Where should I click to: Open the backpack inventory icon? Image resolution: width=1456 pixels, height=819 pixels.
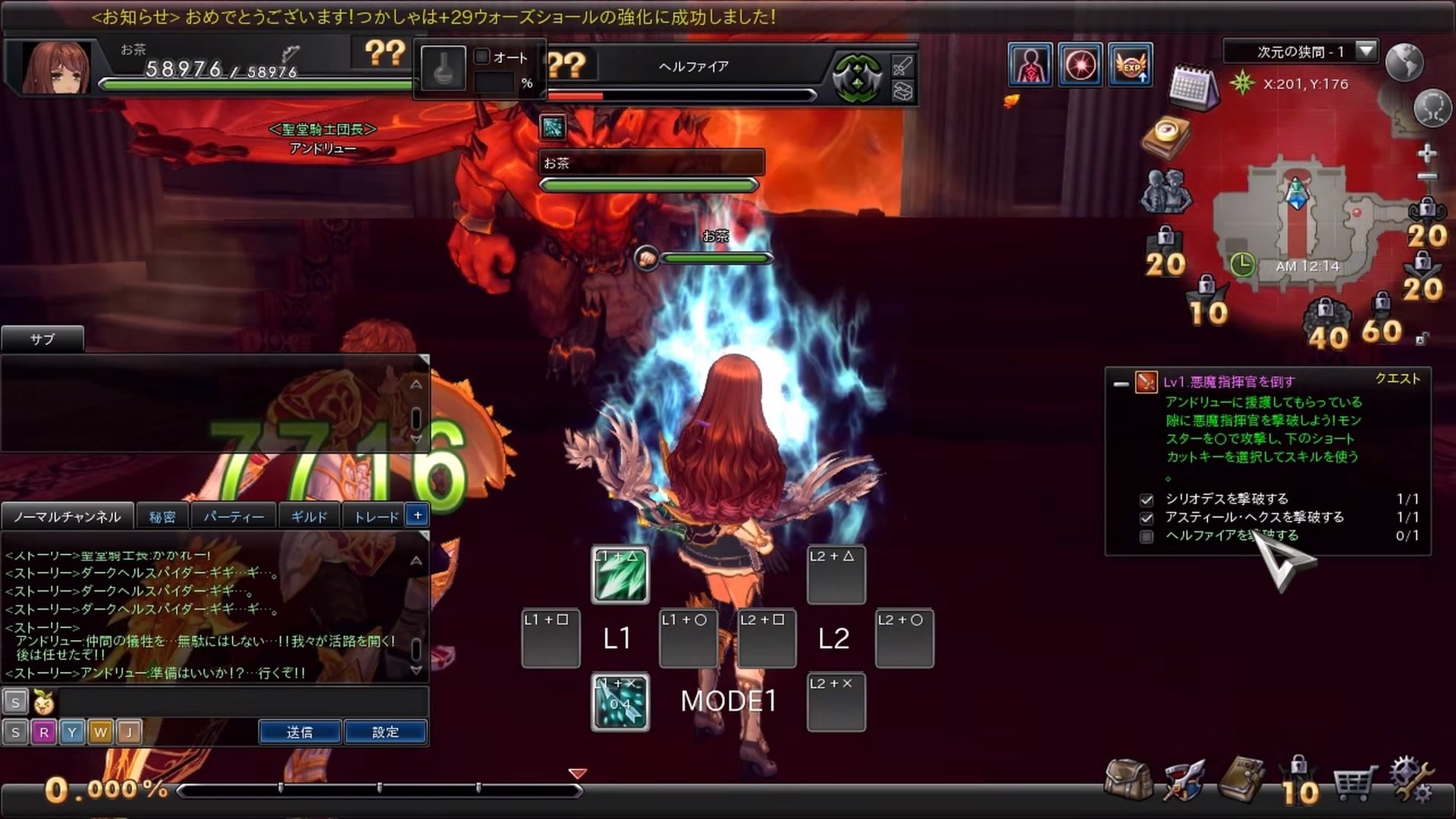pyautogui.click(x=1128, y=780)
